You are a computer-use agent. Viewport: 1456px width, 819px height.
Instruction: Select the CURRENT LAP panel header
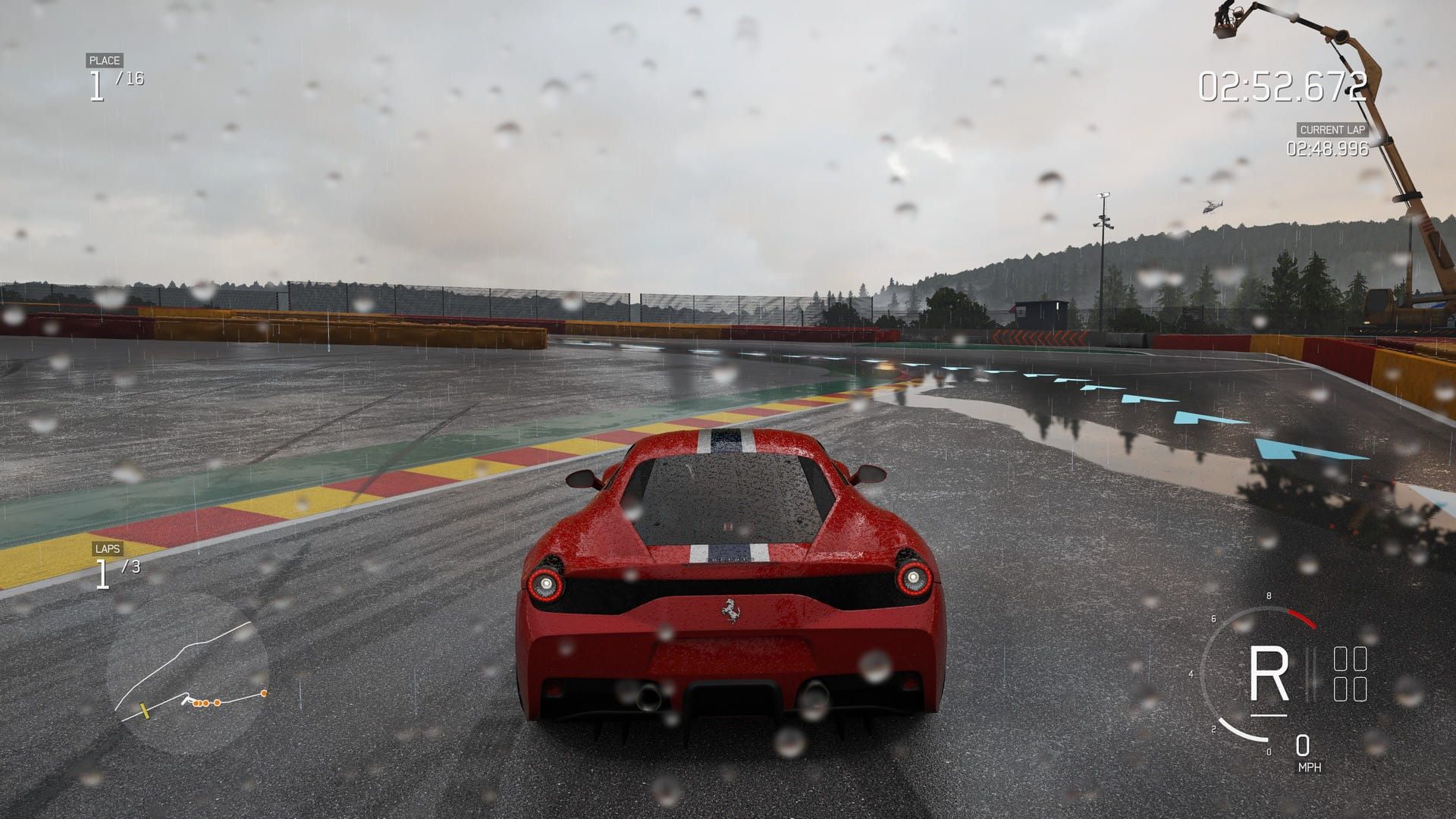tap(1332, 130)
